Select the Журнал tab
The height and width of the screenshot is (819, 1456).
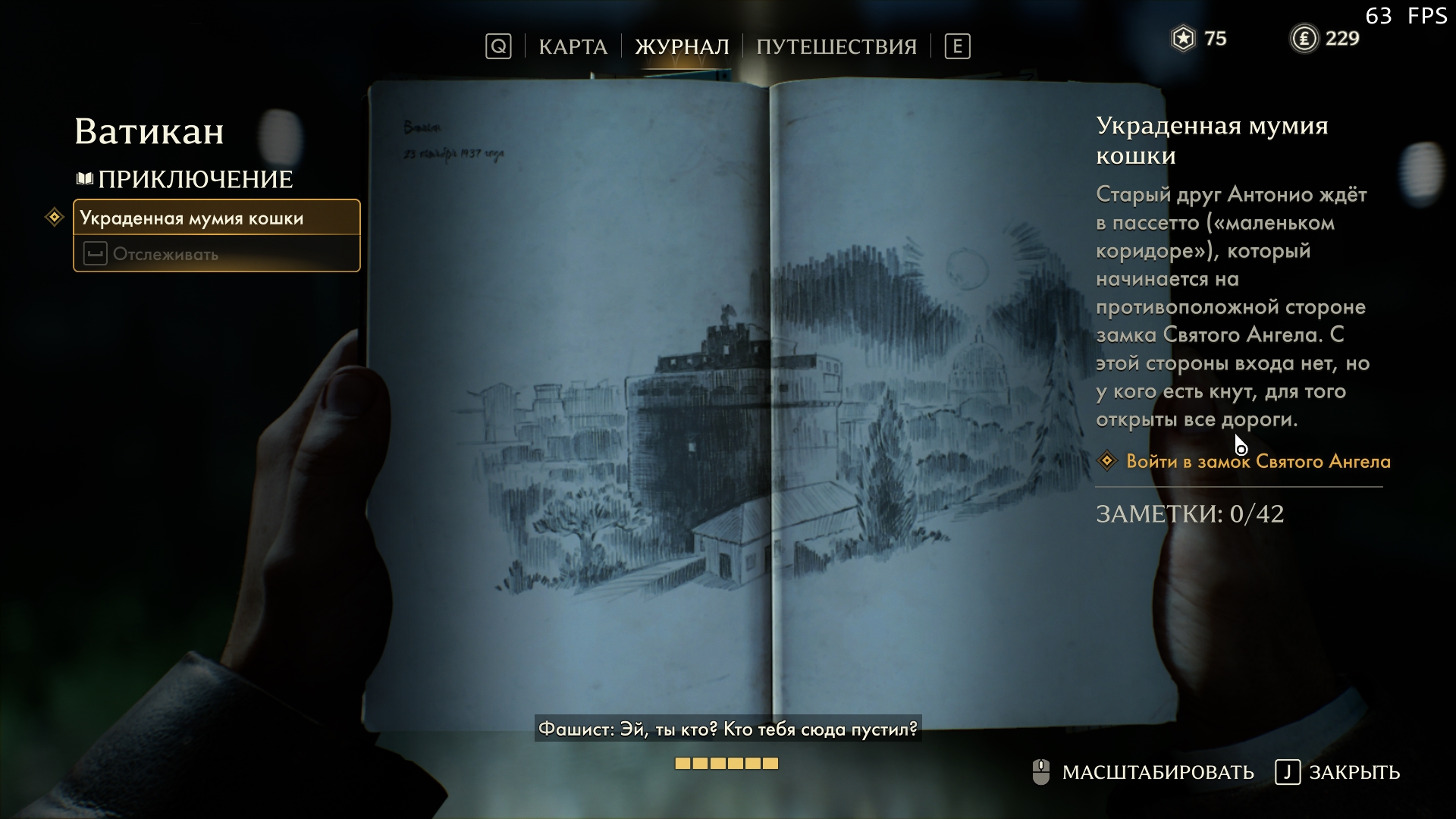681,47
